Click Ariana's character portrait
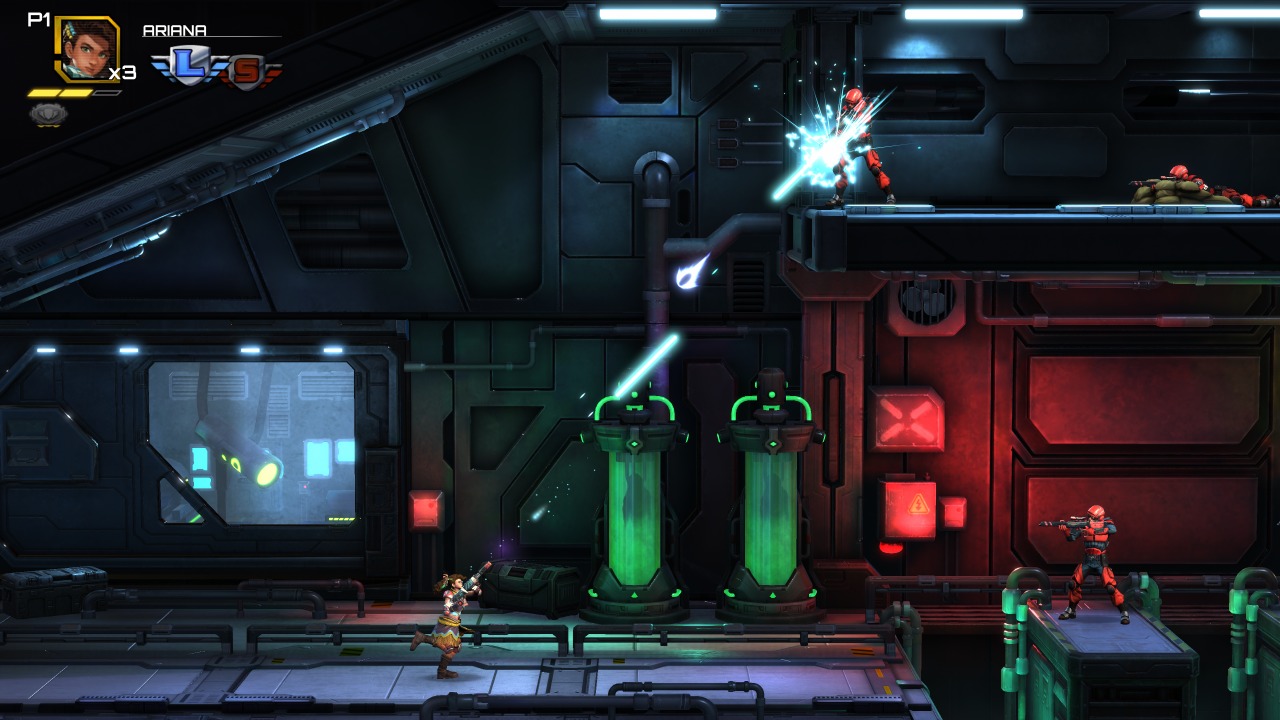 (85, 49)
